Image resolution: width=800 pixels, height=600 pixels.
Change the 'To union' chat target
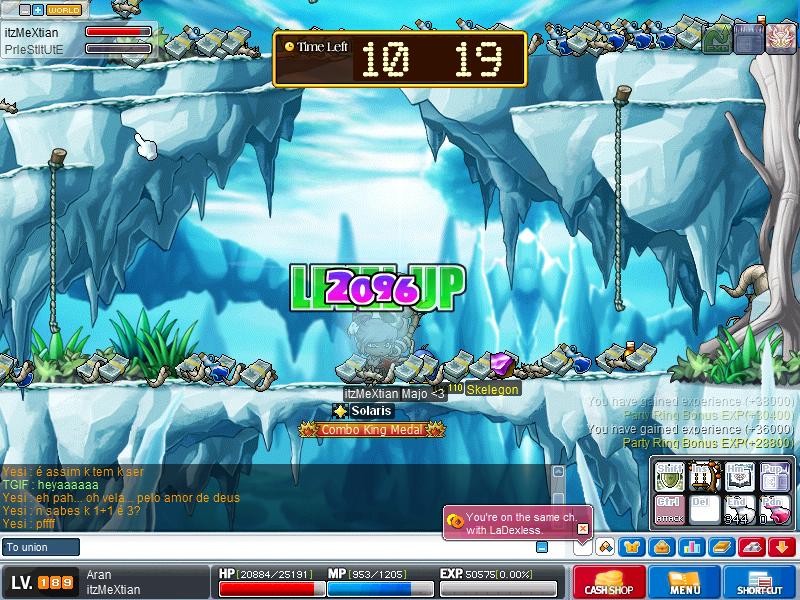pyautogui.click(x=40, y=547)
